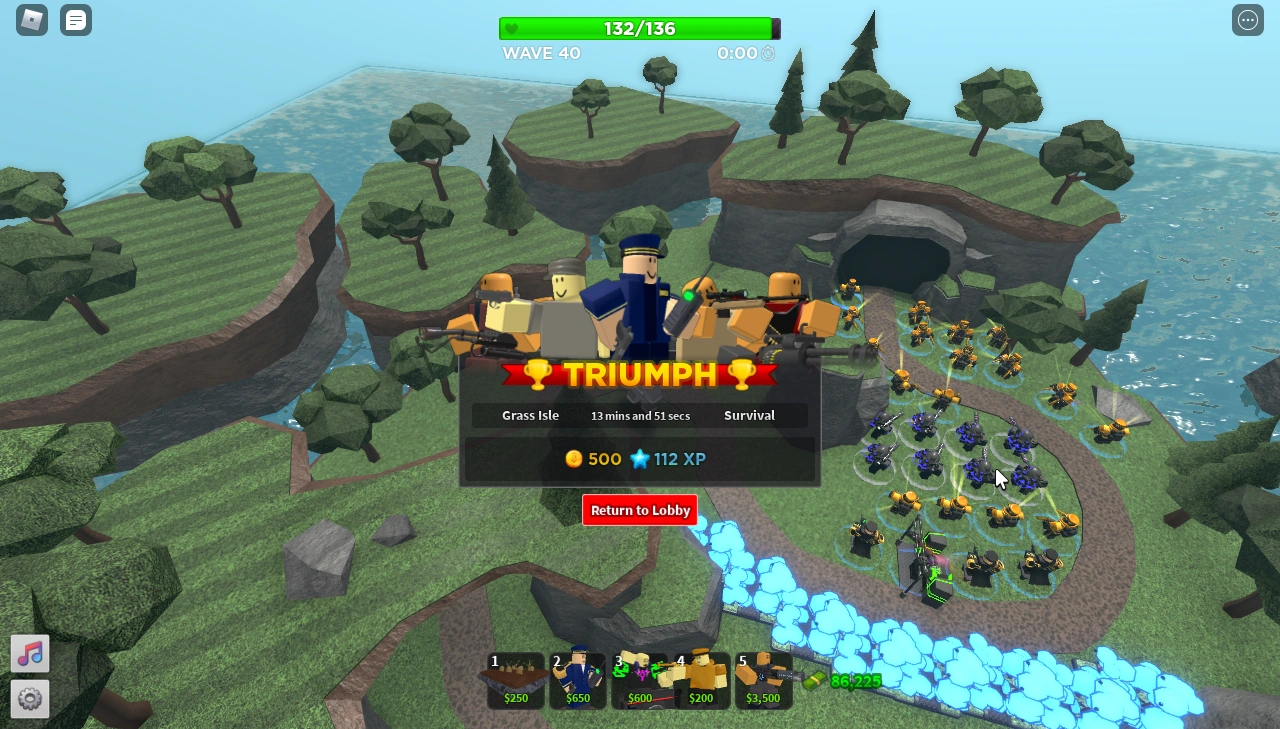
Task: Click the Survival label in the results panel
Action: 749,415
